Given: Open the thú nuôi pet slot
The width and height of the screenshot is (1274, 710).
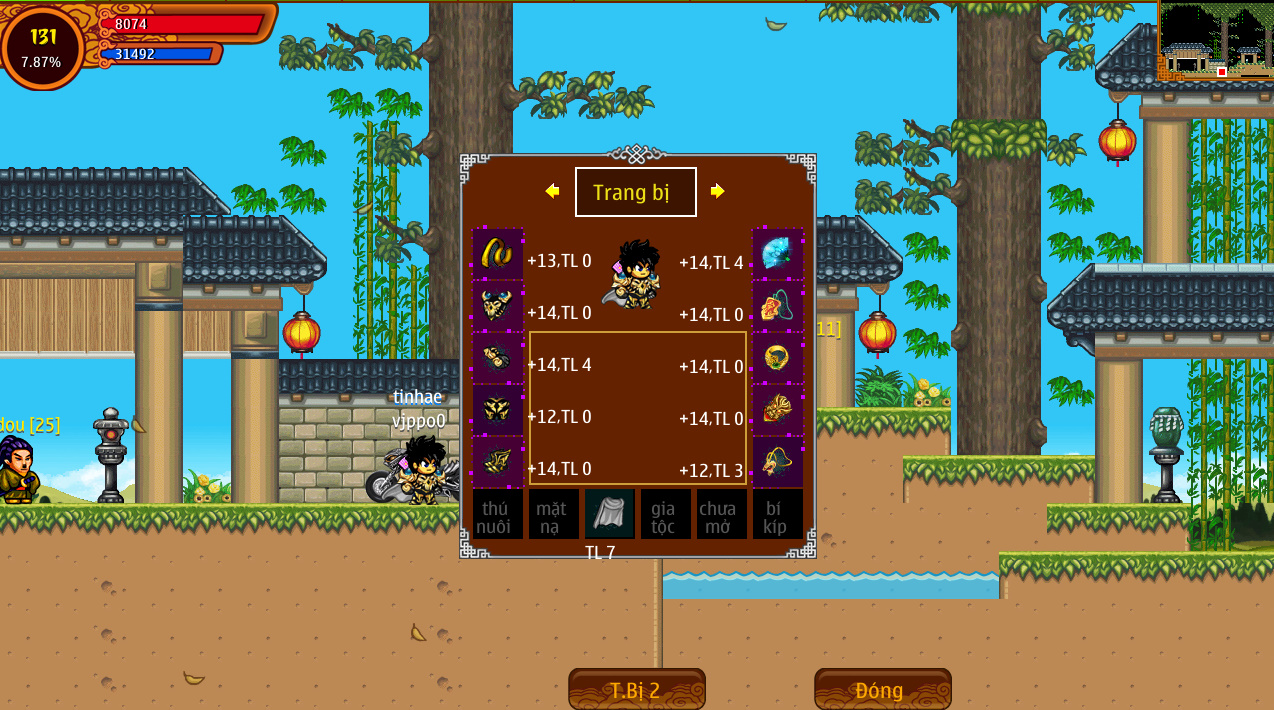Looking at the screenshot, I should (497, 514).
